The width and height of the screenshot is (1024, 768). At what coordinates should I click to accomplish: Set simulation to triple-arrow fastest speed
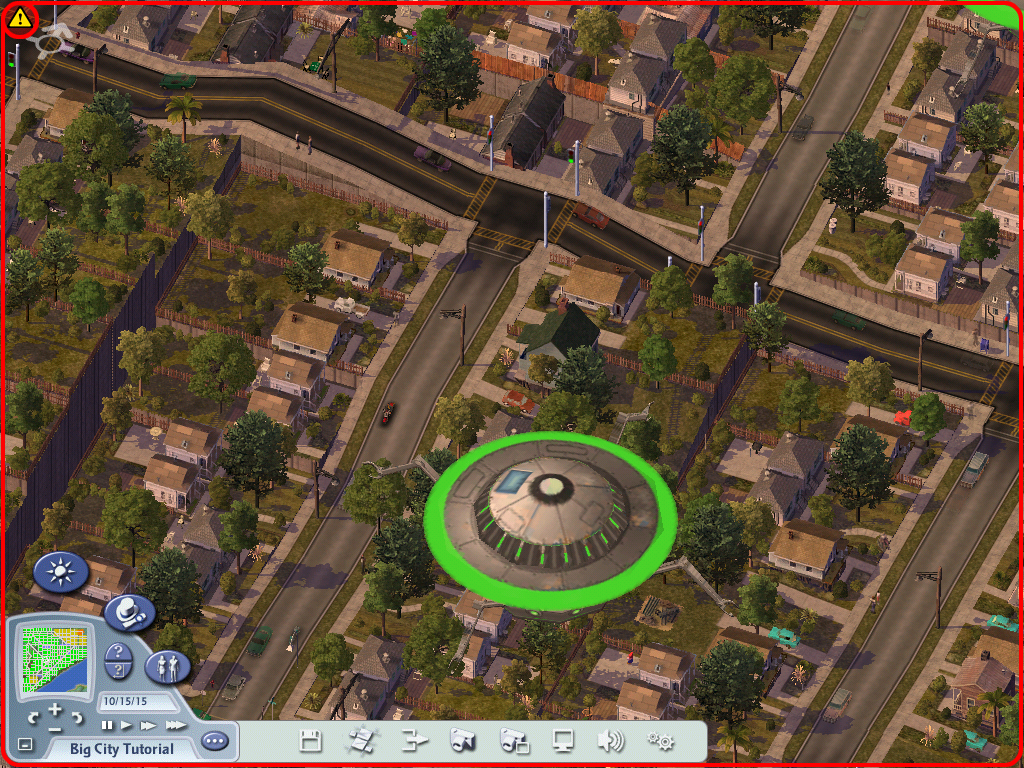(x=175, y=724)
